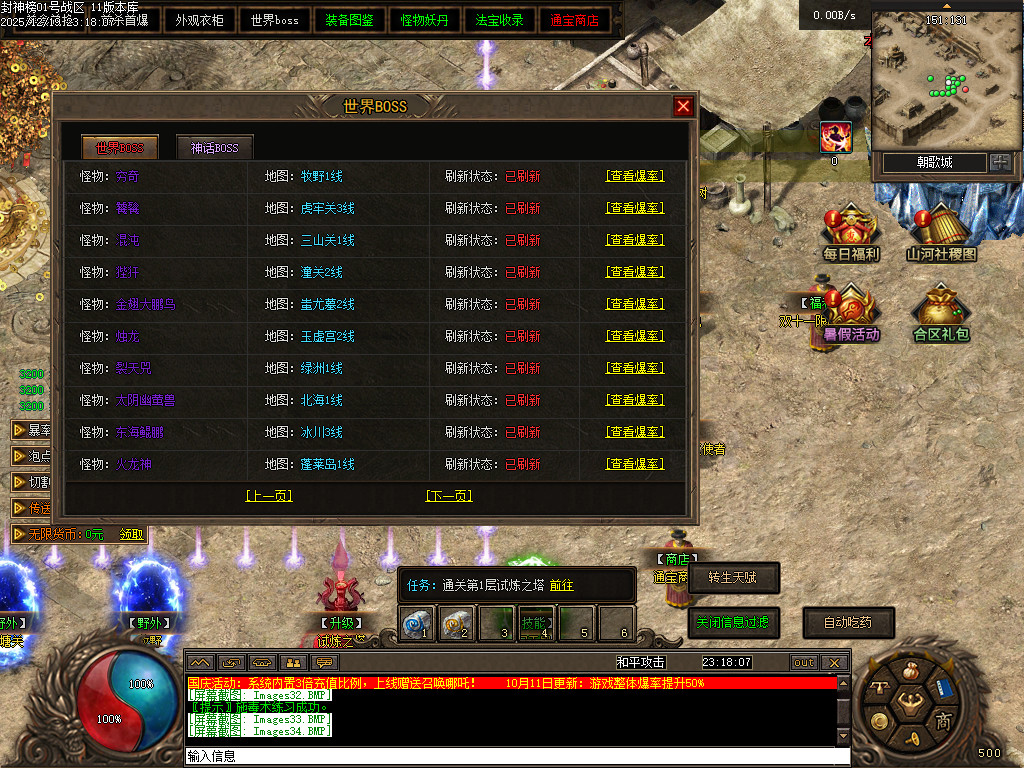1024x768 pixels.
Task: Close the 世界BOSS window
Action: (x=683, y=107)
